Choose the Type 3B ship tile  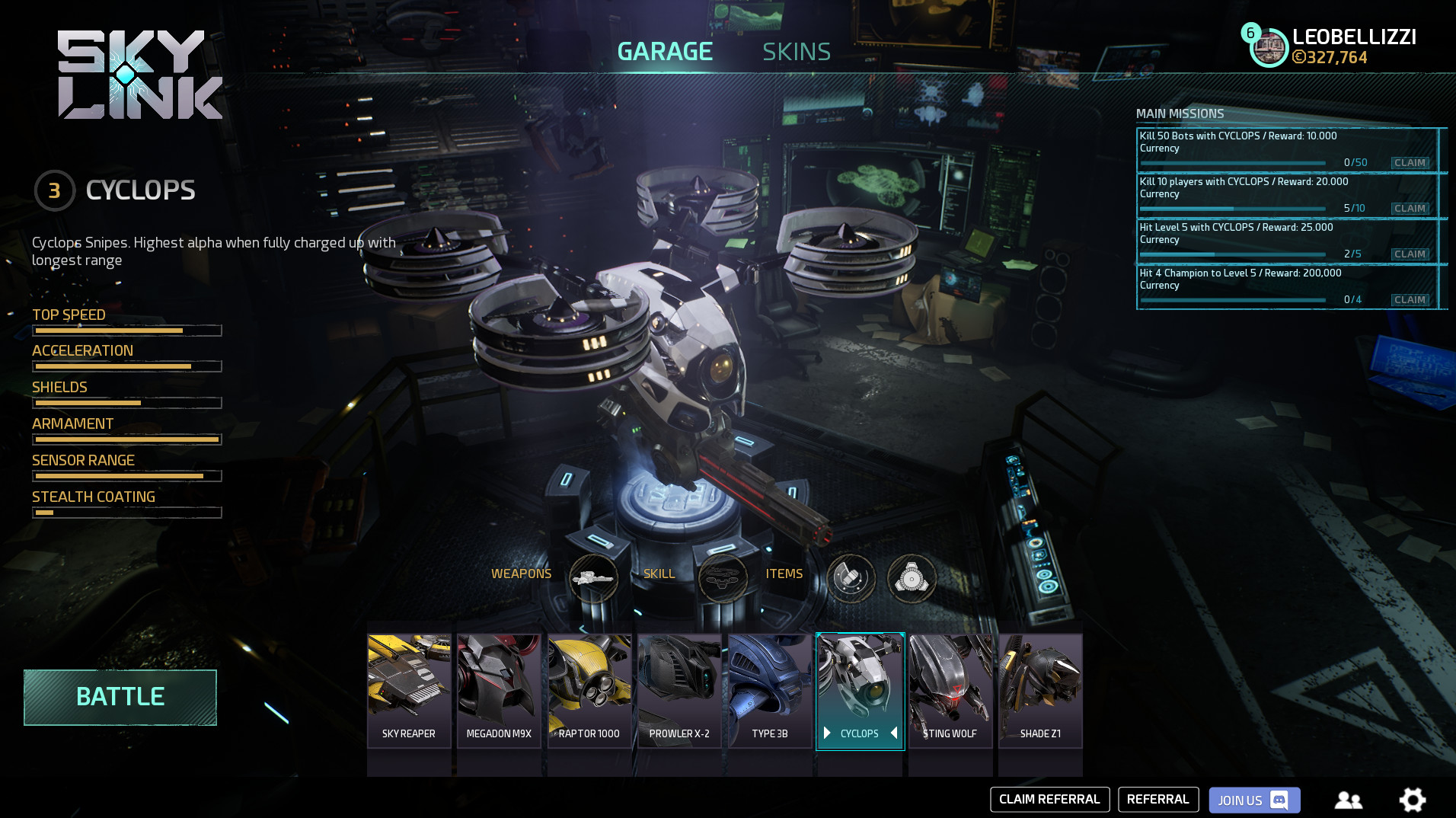coord(770,690)
